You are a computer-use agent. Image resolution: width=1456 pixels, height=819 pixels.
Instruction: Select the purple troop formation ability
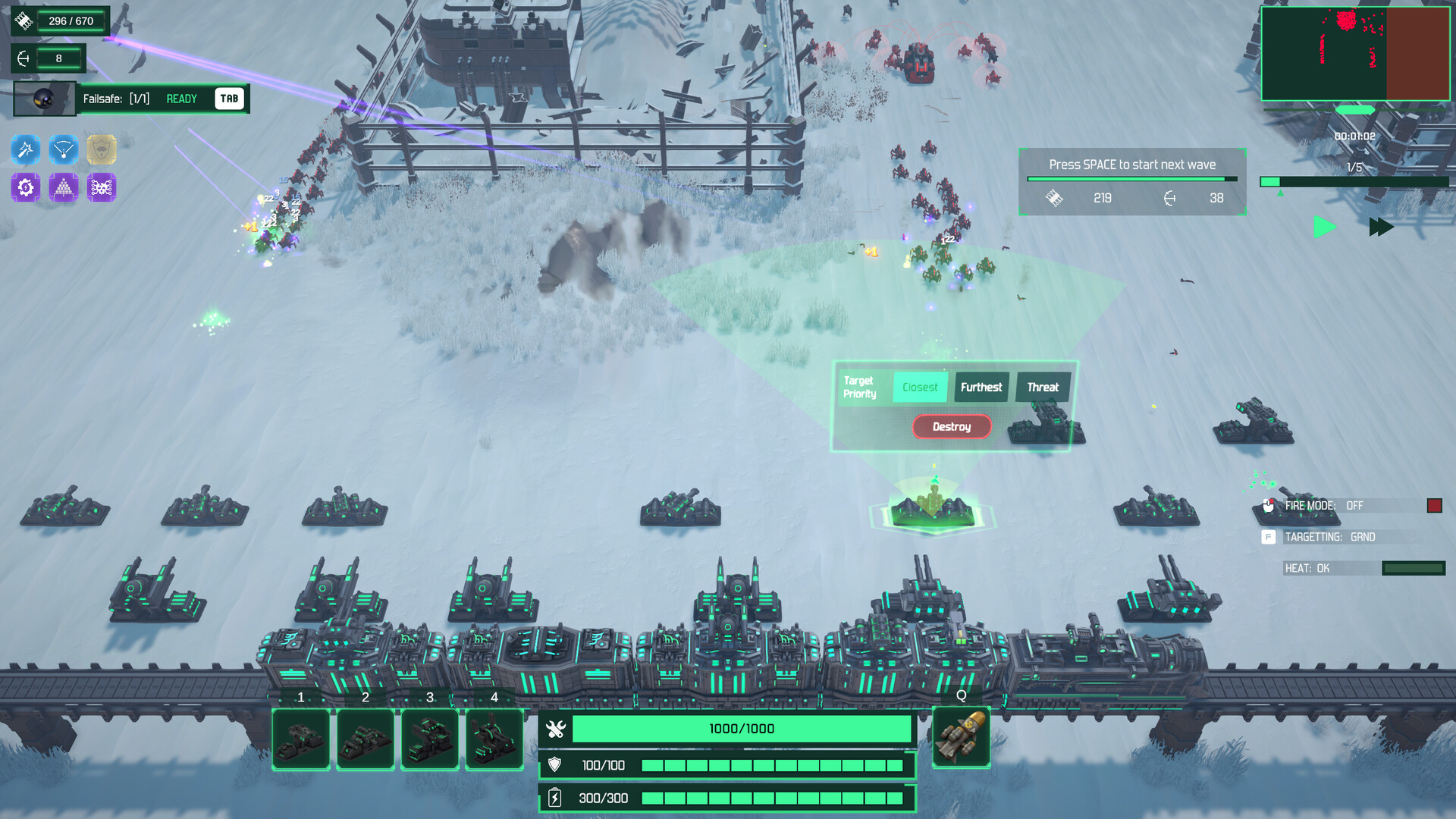pyautogui.click(x=64, y=187)
